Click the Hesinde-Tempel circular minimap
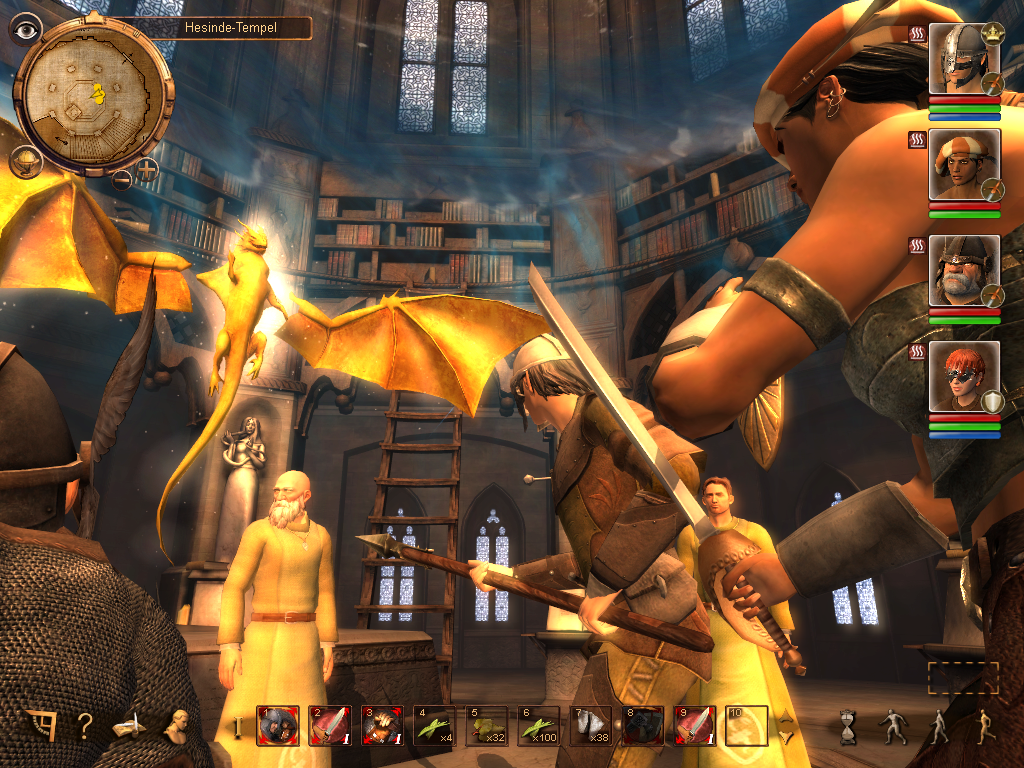The image size is (1024, 768). coord(93,93)
